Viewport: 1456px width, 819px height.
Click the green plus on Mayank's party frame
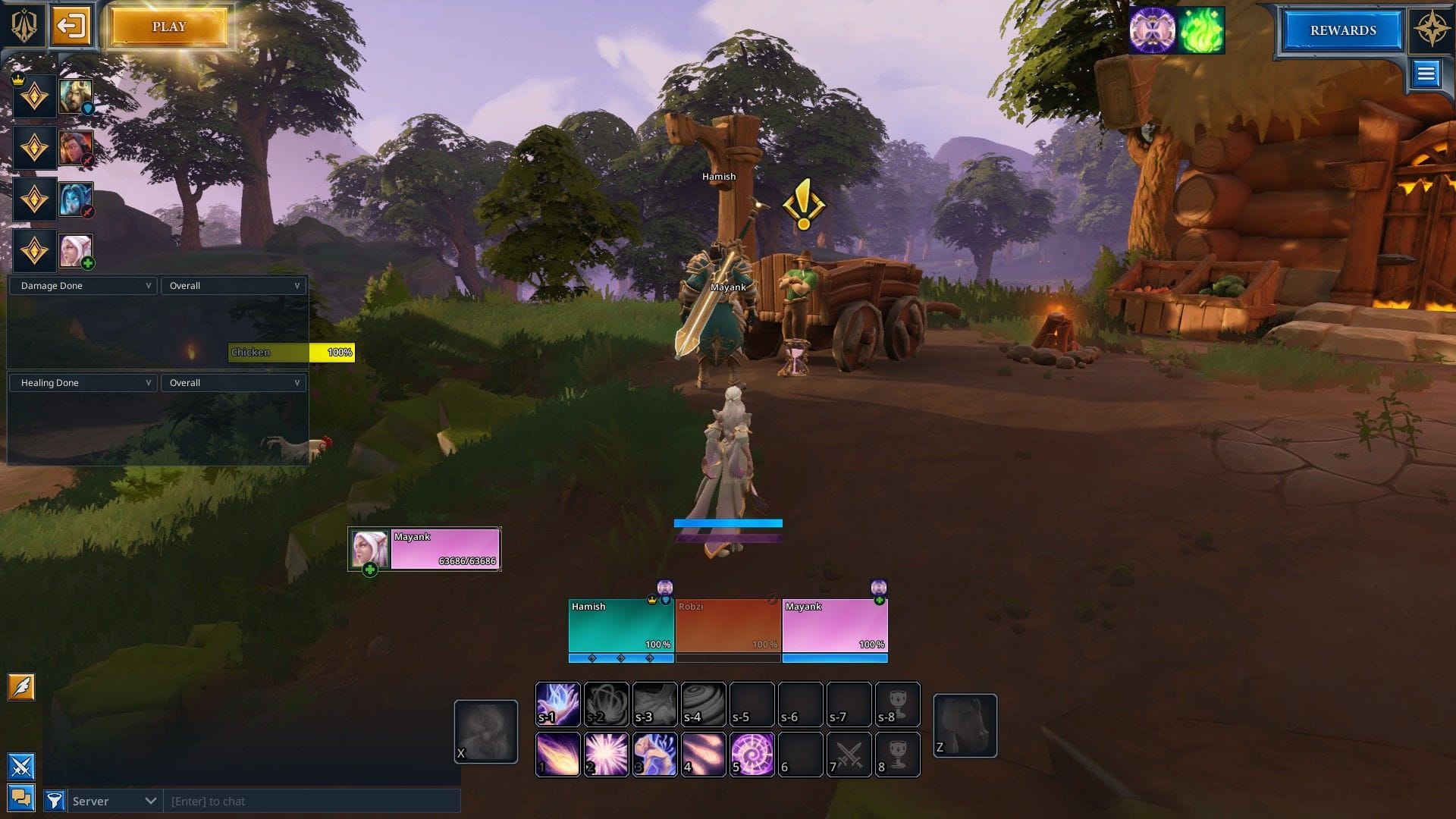click(880, 599)
